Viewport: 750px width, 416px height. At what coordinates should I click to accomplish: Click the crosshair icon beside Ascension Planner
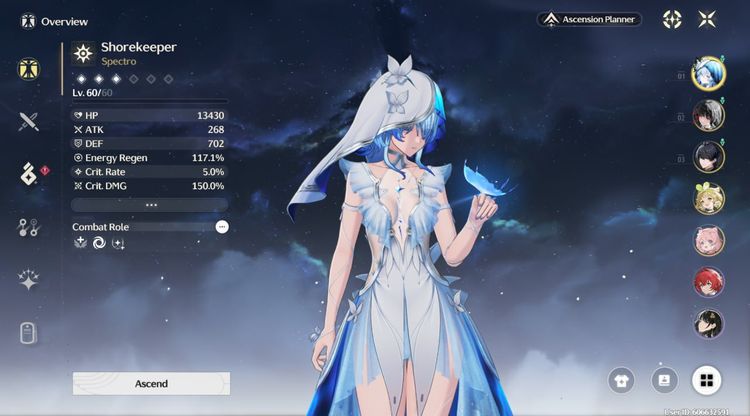(x=672, y=19)
